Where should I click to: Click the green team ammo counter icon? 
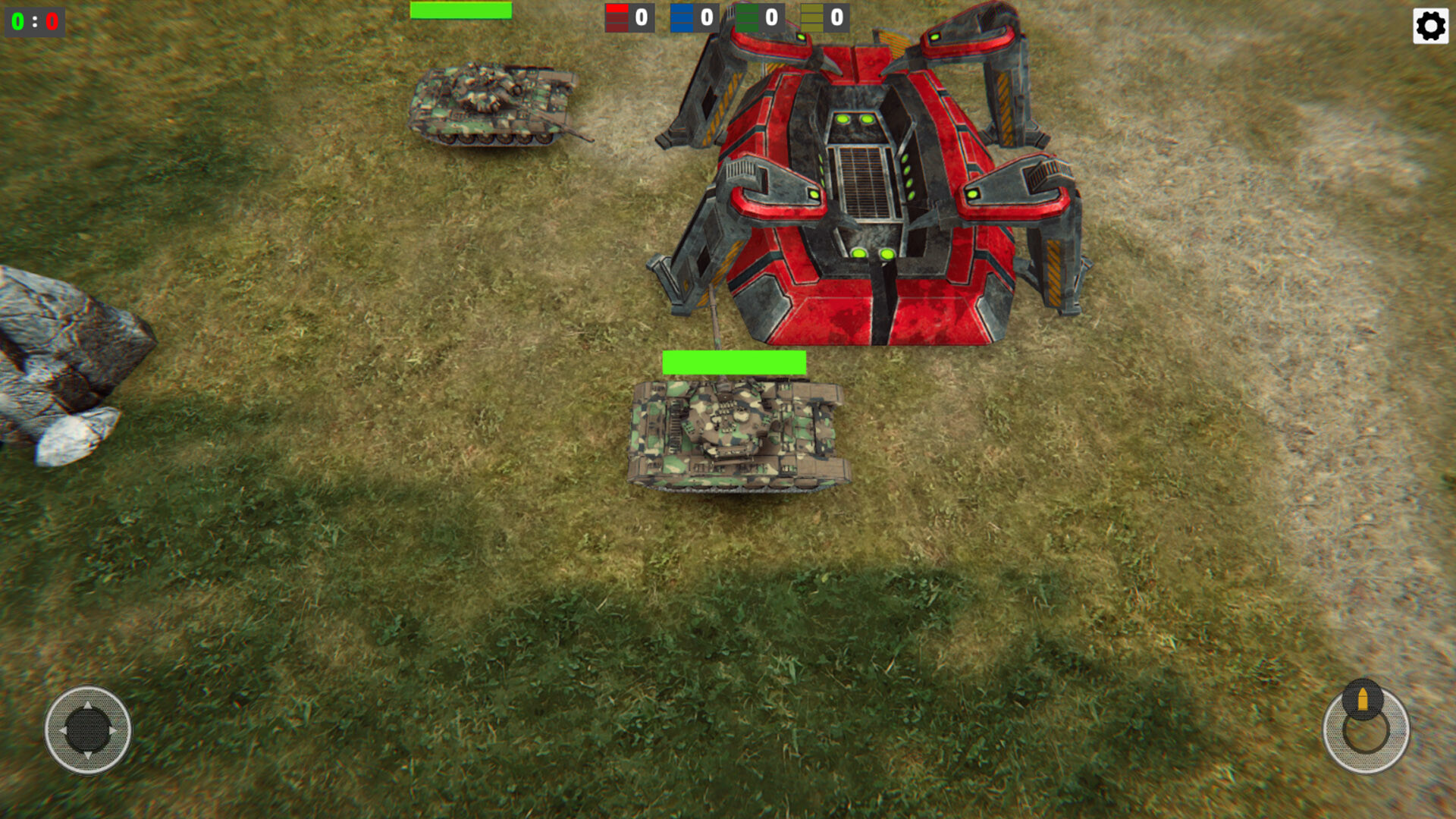click(746, 17)
